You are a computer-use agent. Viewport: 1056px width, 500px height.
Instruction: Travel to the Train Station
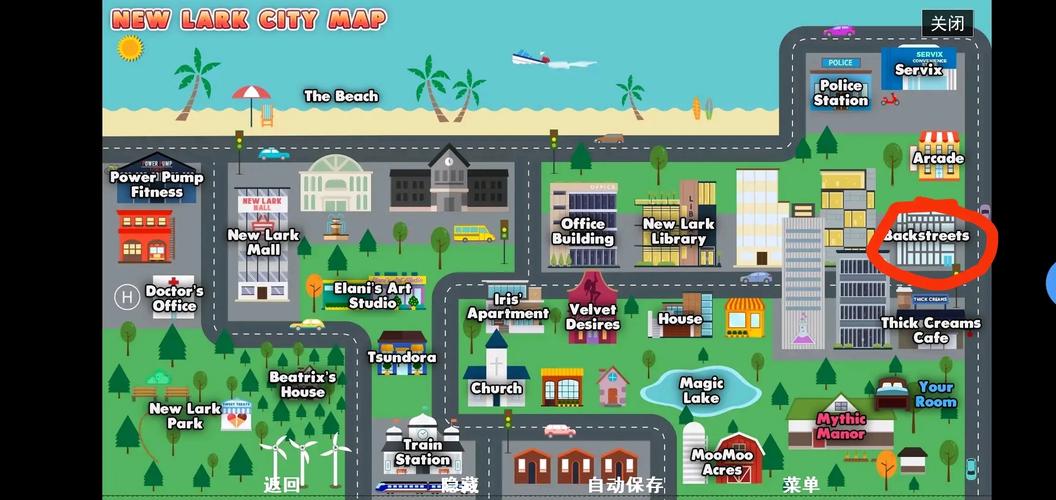coord(422,451)
